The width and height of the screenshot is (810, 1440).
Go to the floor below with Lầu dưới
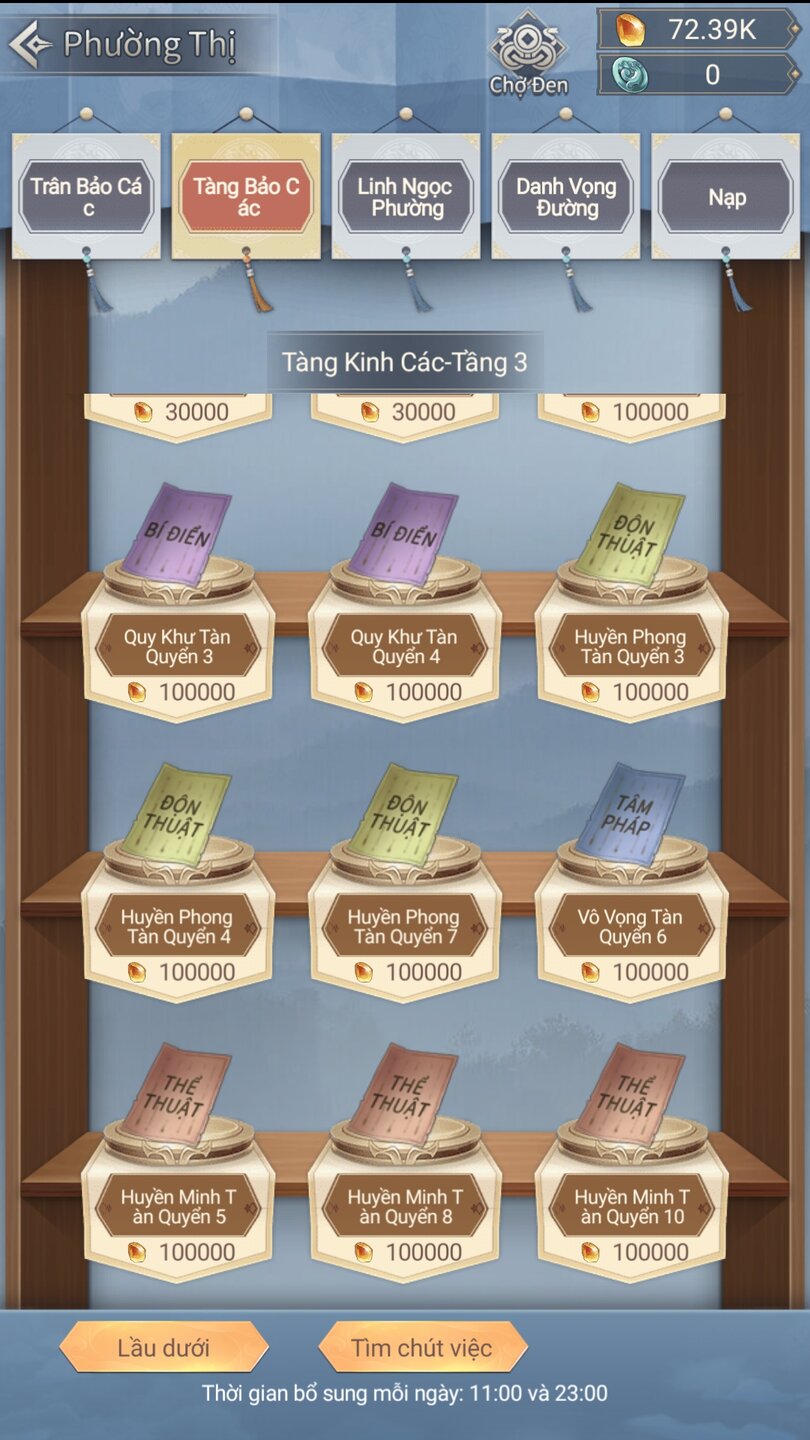tap(163, 1347)
